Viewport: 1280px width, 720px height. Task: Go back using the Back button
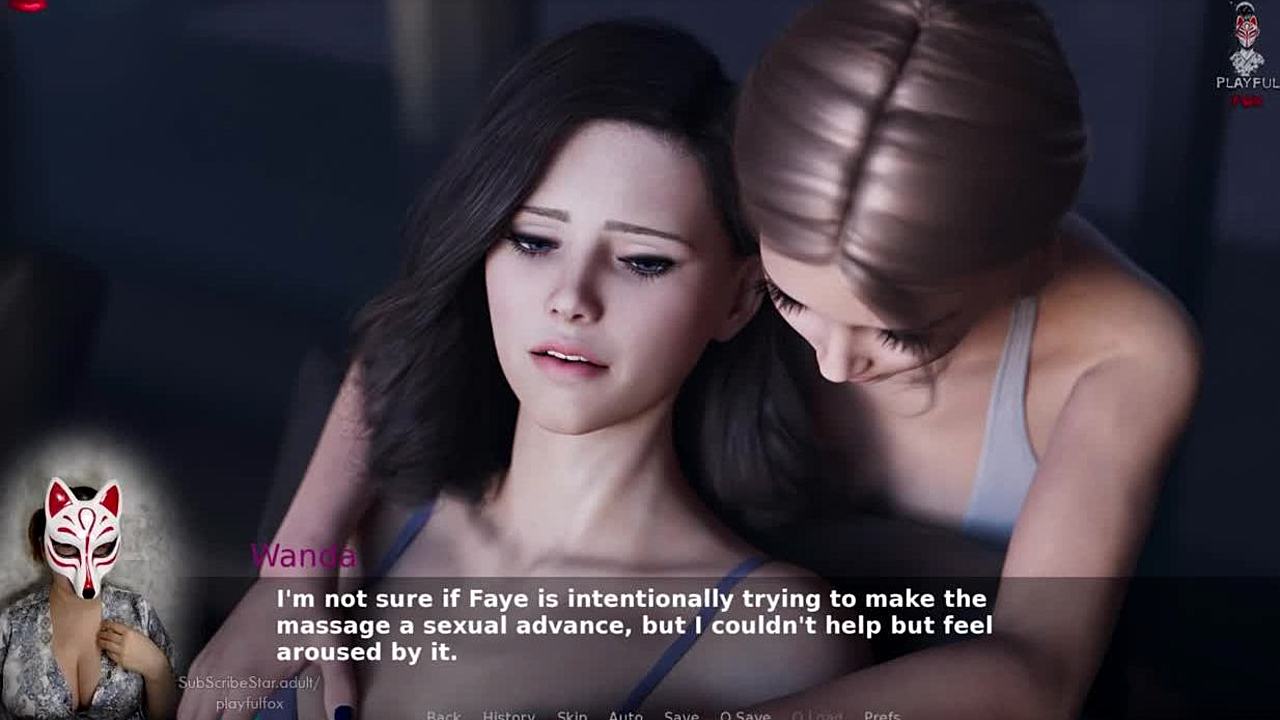pos(444,715)
